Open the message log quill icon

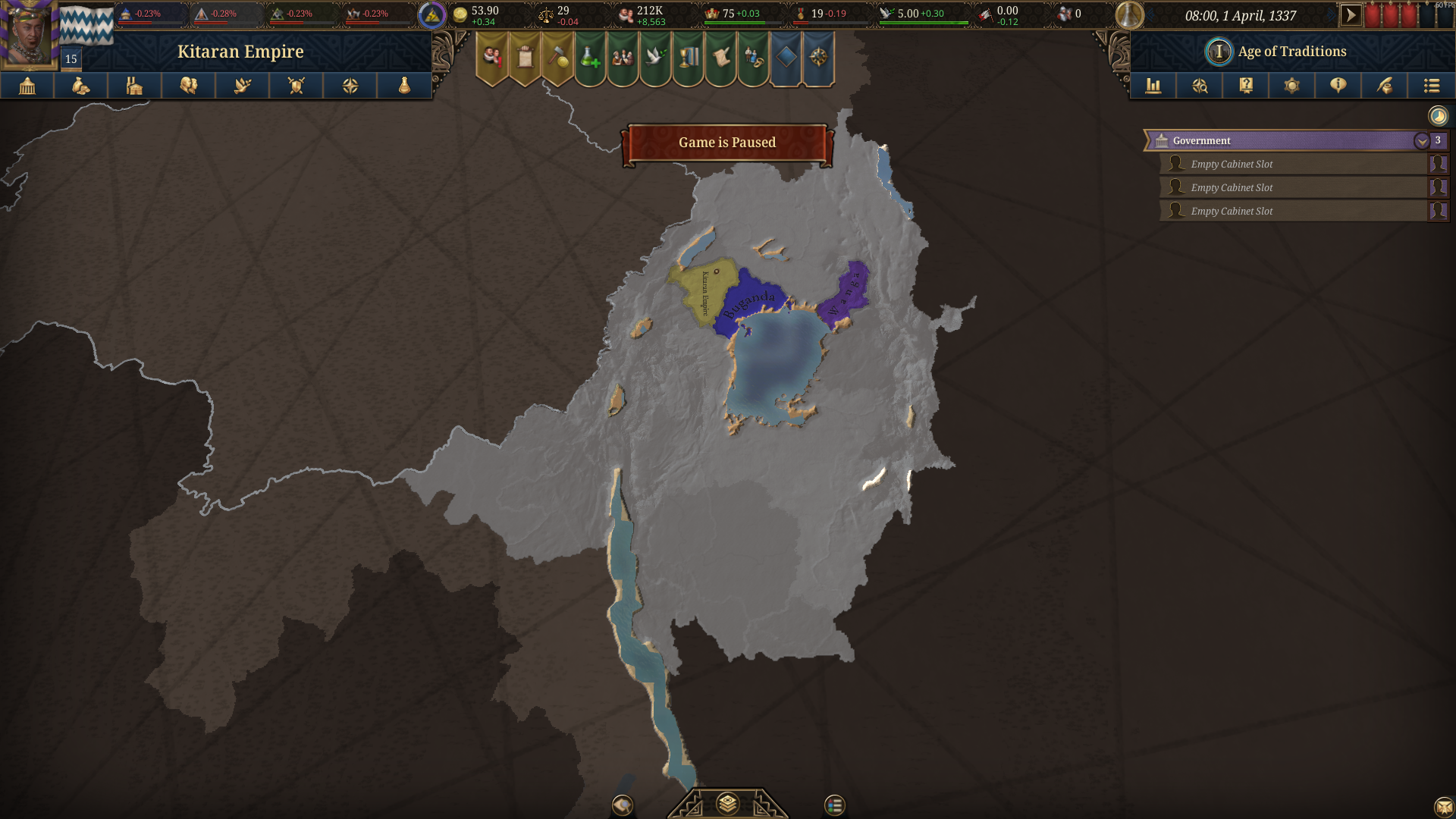[x=1384, y=86]
